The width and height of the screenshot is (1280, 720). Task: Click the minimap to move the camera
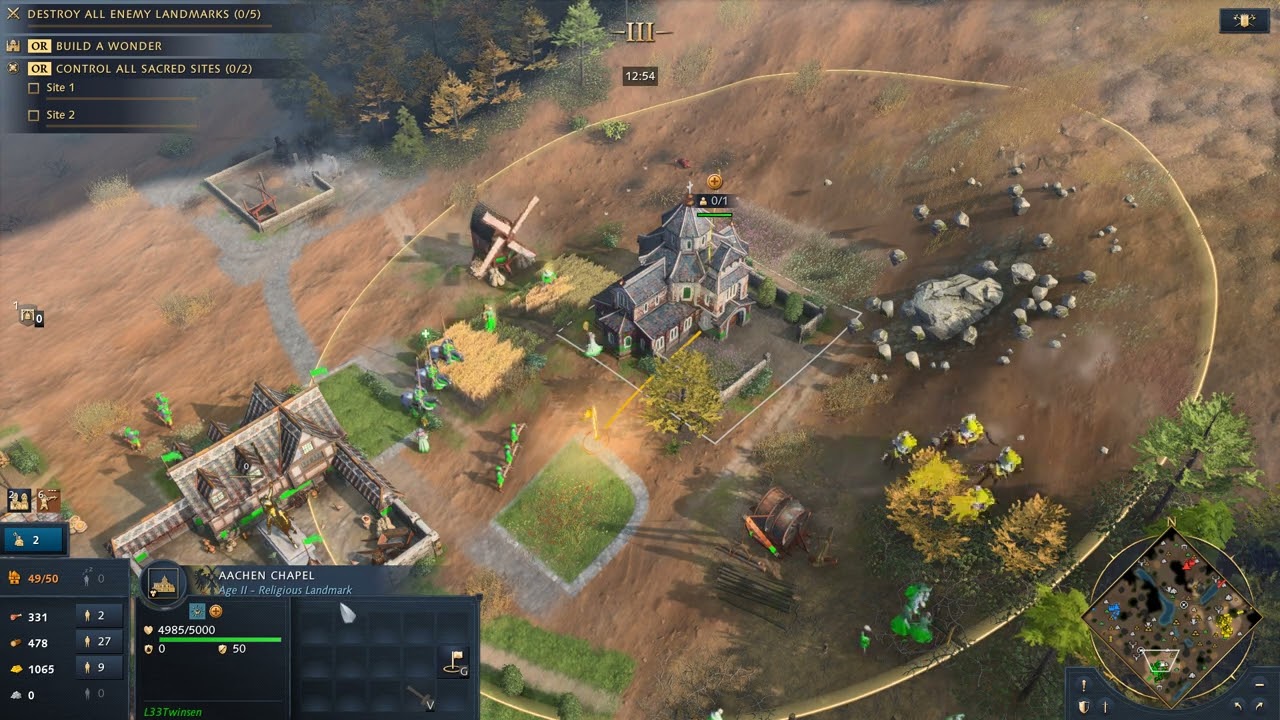[x=1170, y=608]
